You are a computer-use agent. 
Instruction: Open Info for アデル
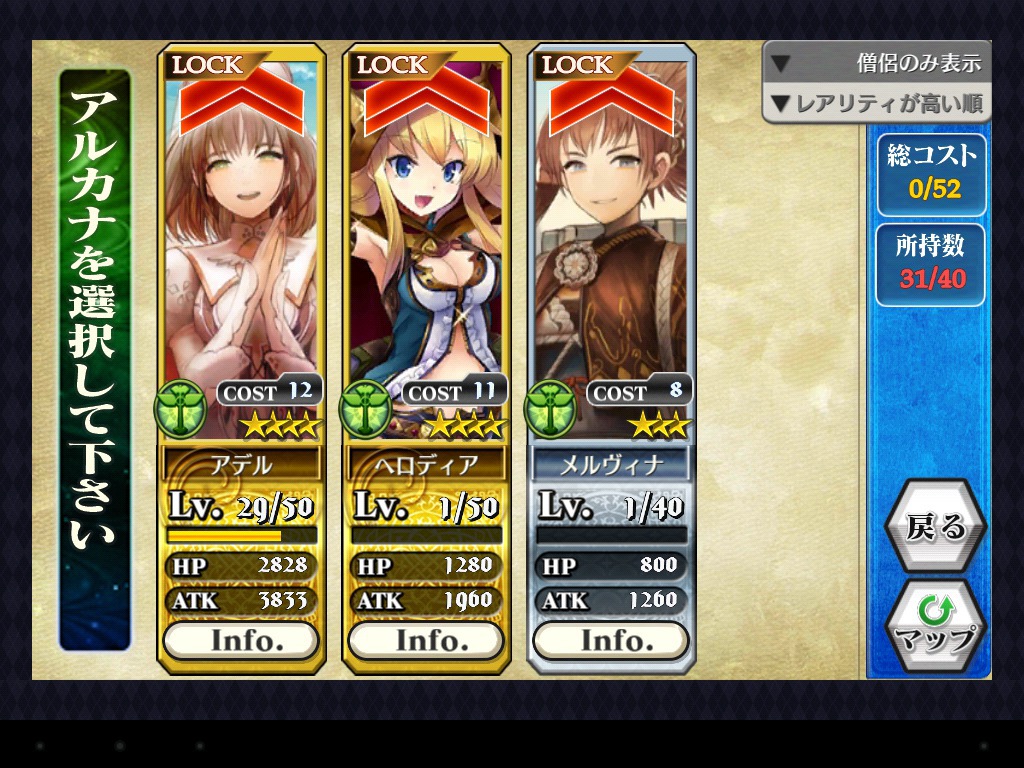241,640
